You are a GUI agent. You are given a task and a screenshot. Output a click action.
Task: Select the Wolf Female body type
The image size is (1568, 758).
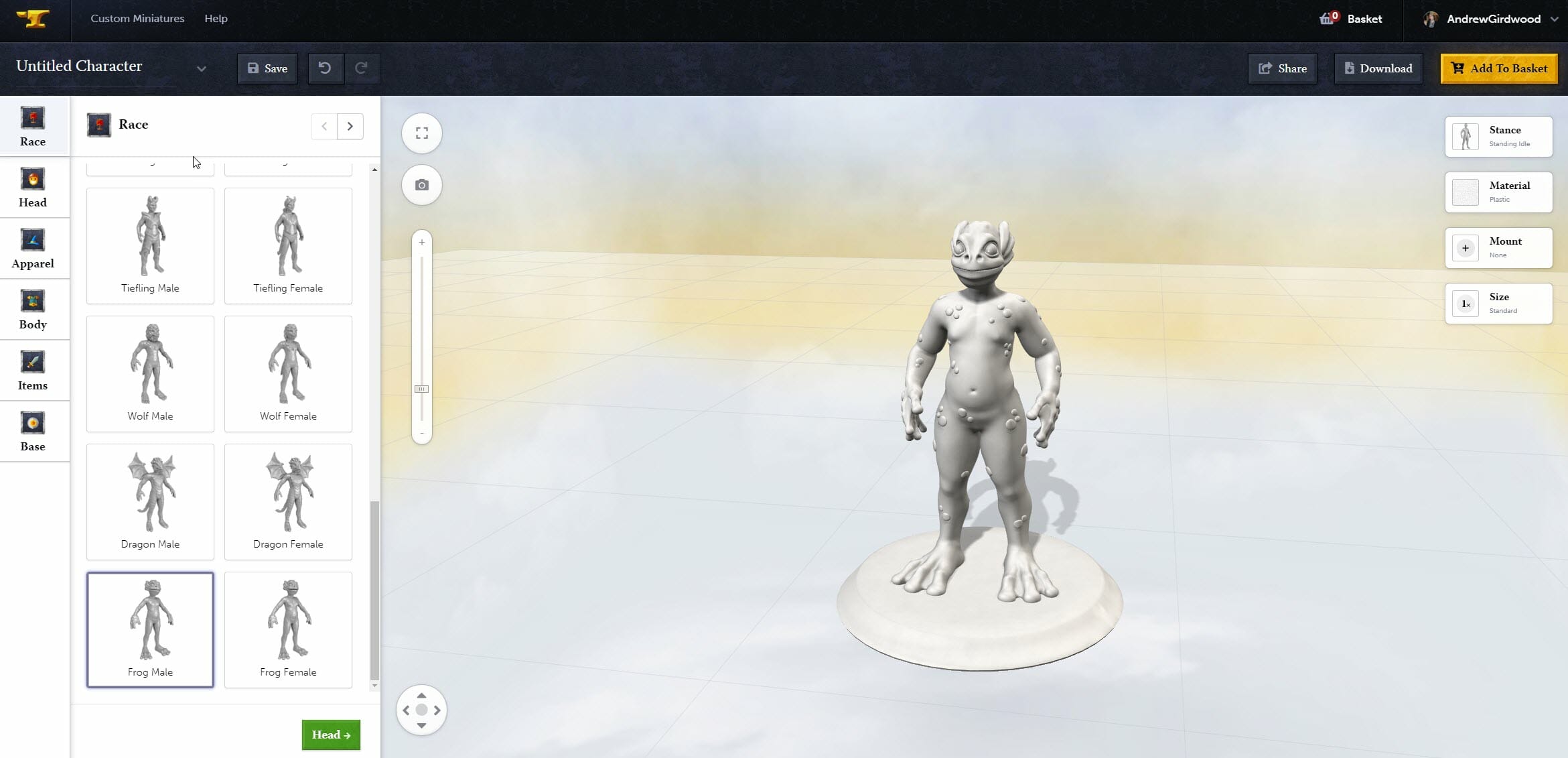click(x=288, y=373)
